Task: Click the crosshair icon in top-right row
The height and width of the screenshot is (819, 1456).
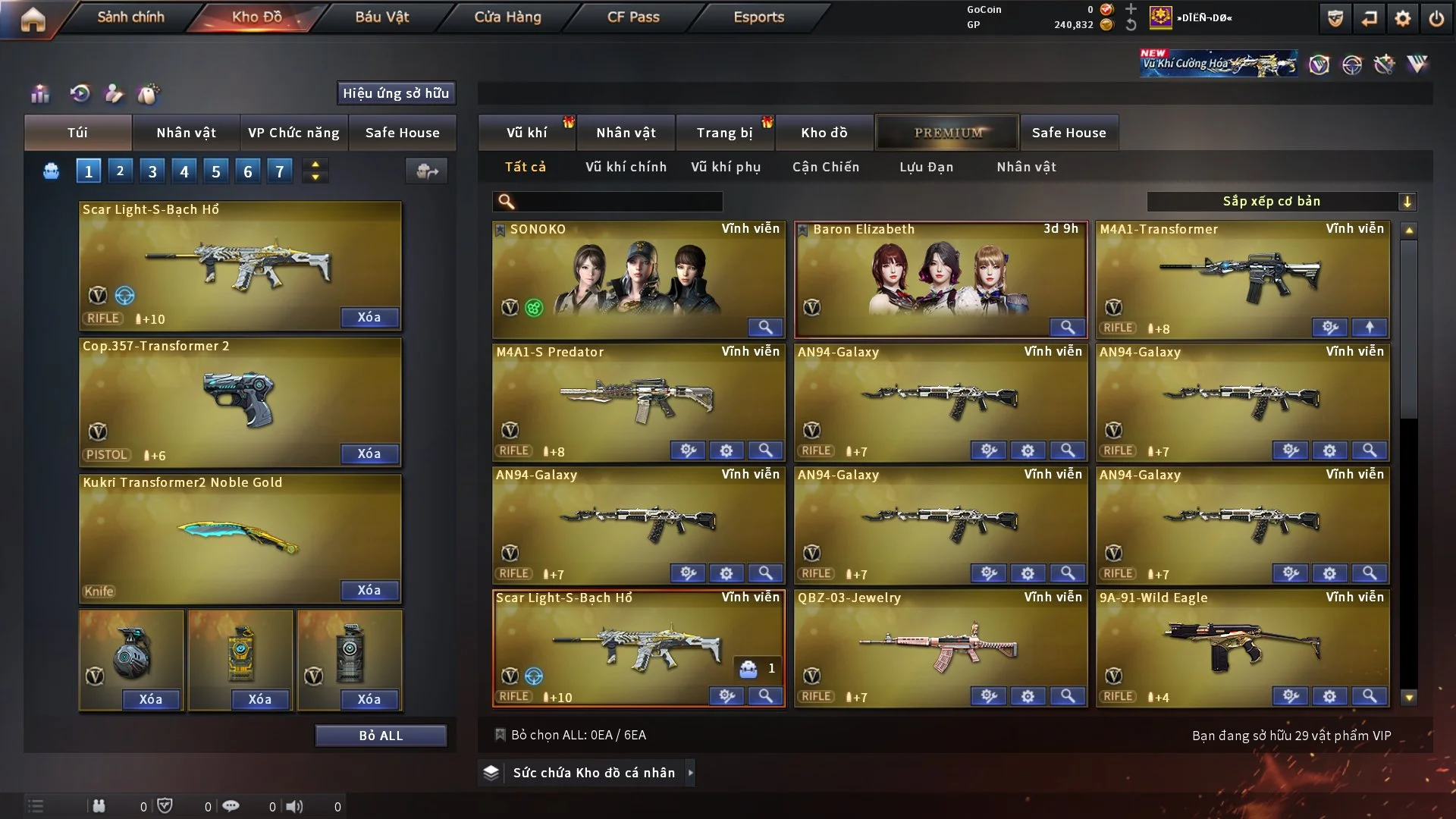Action: [1354, 64]
